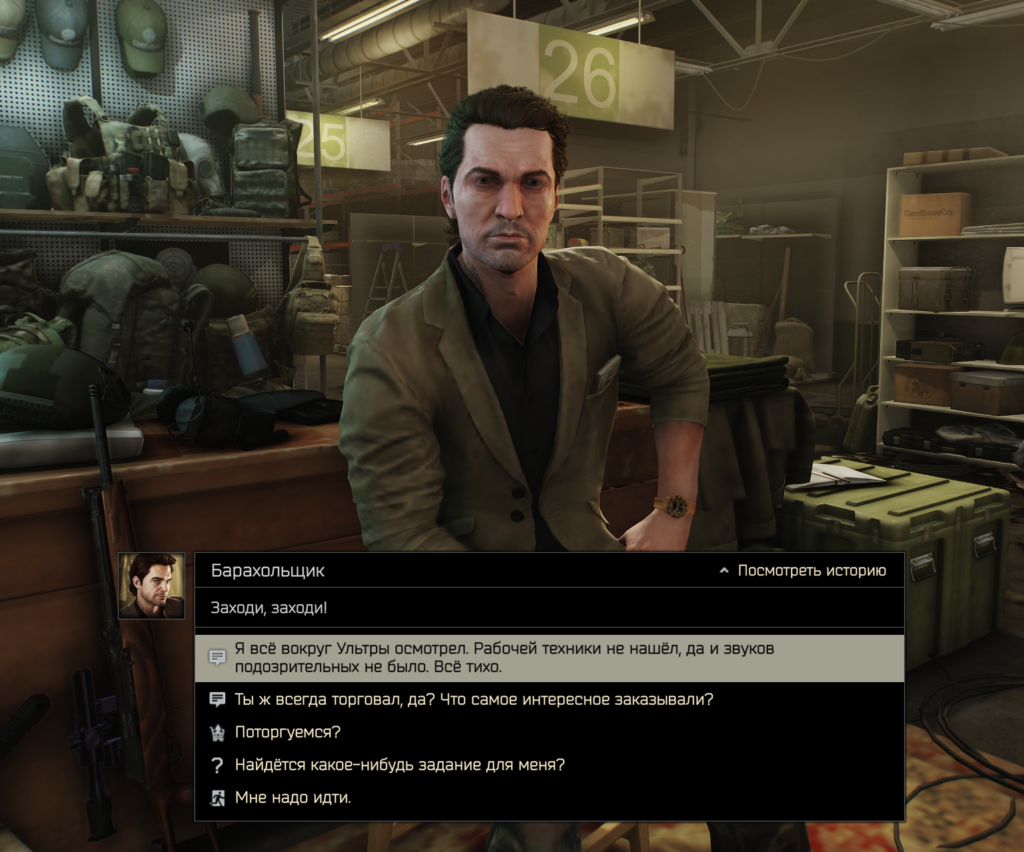Screen dimensions: 1024x852
Task: Select the "Поторгуемся?" trade option
Action: pyautogui.click(x=288, y=732)
